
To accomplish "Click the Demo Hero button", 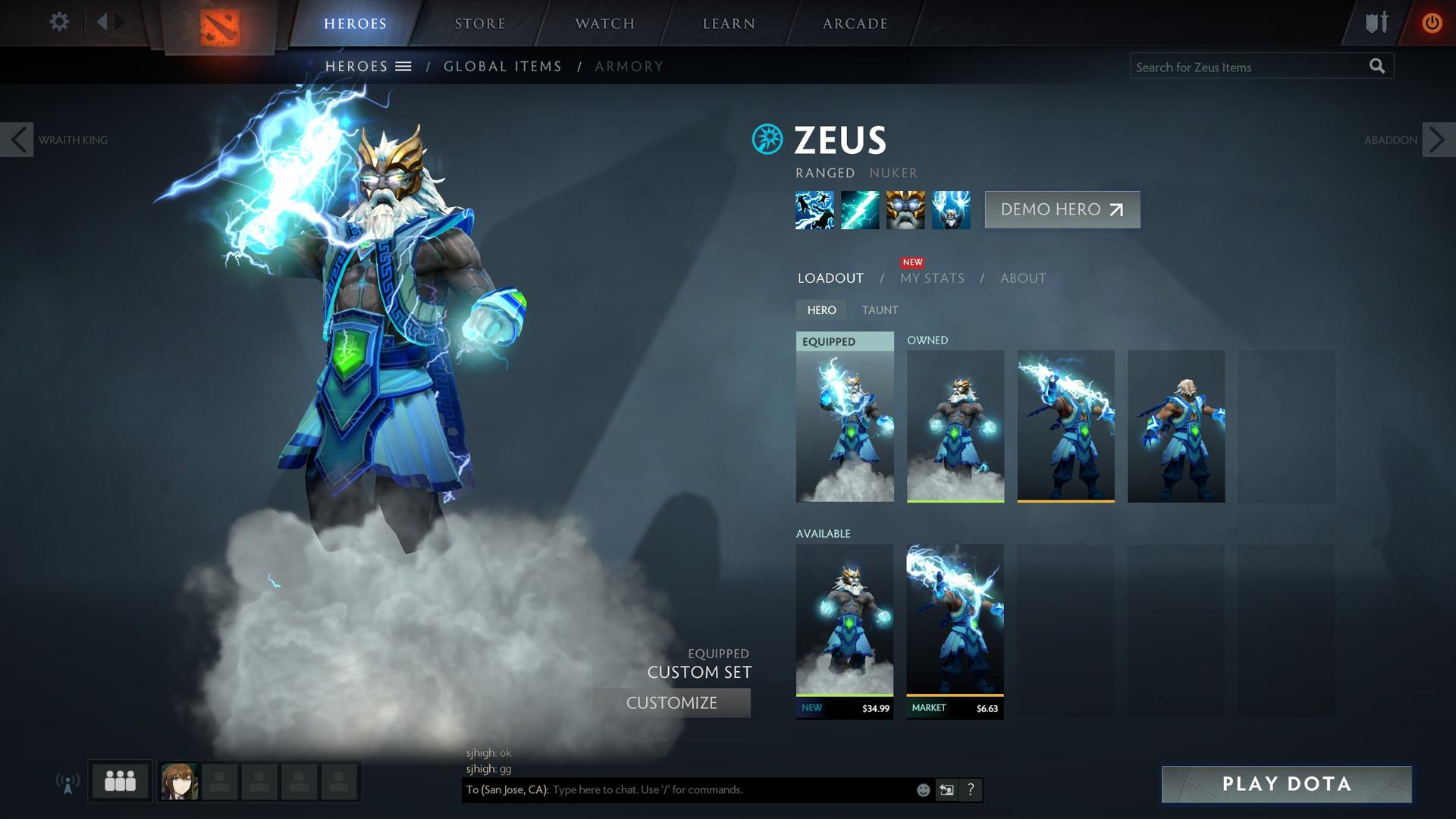I will point(1062,209).
